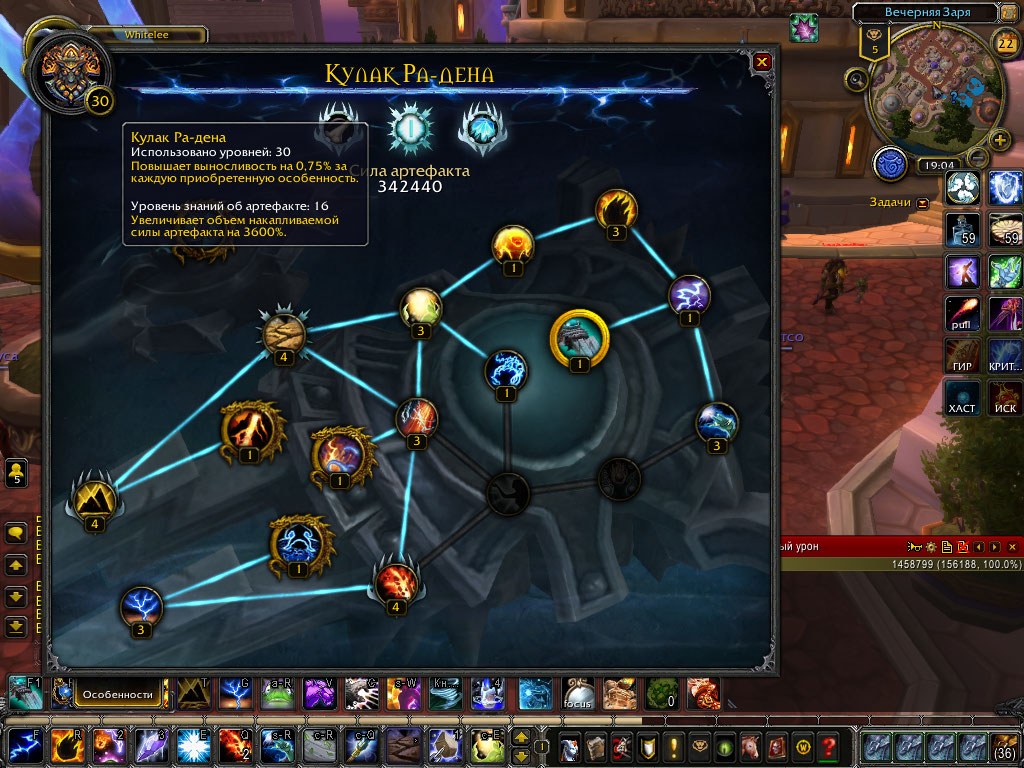The height and width of the screenshot is (768, 1024).
Task: Open the calendar showing day 22
Action: (1005, 42)
